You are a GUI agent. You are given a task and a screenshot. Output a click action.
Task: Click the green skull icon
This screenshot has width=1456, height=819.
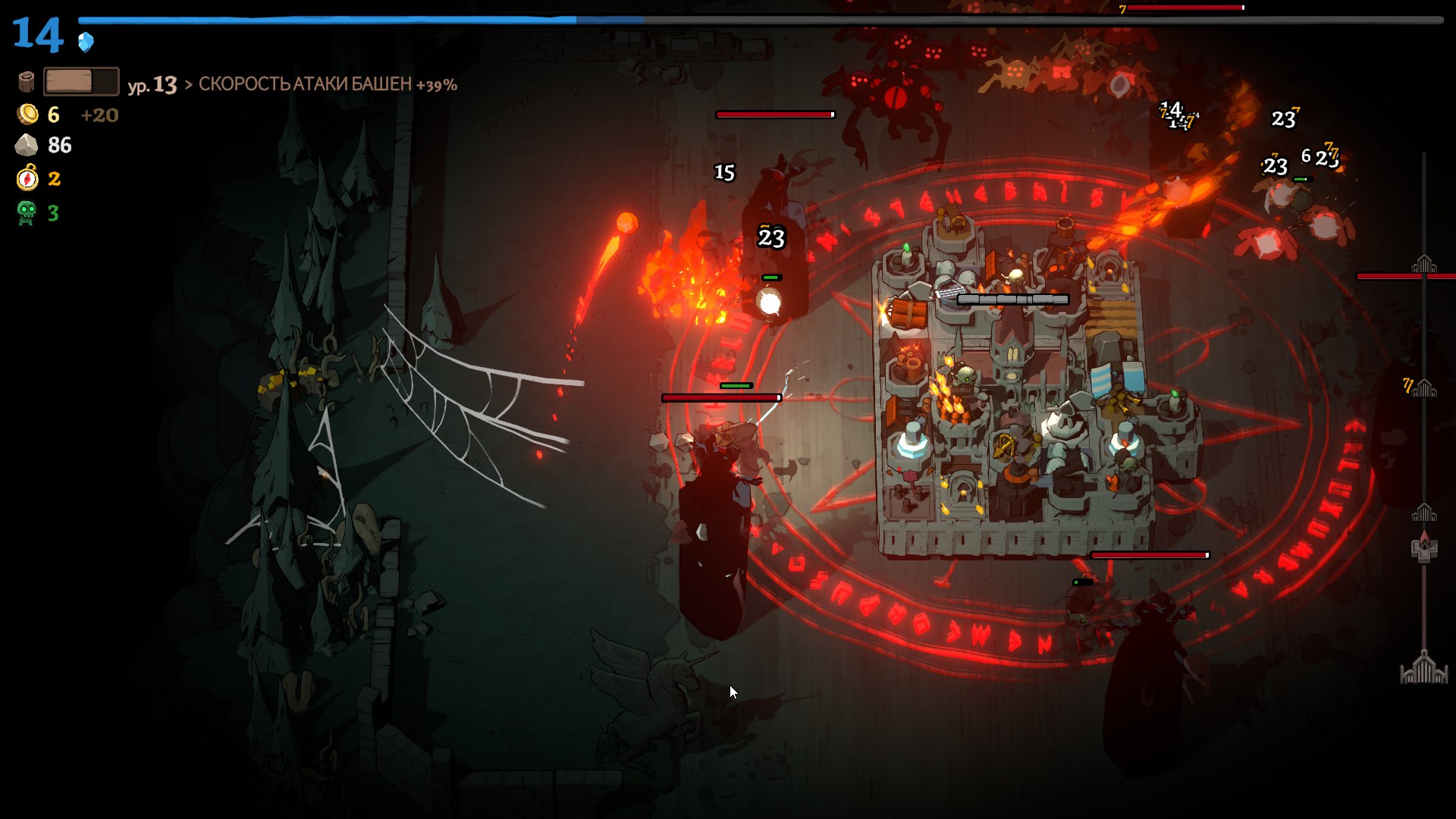point(27,212)
